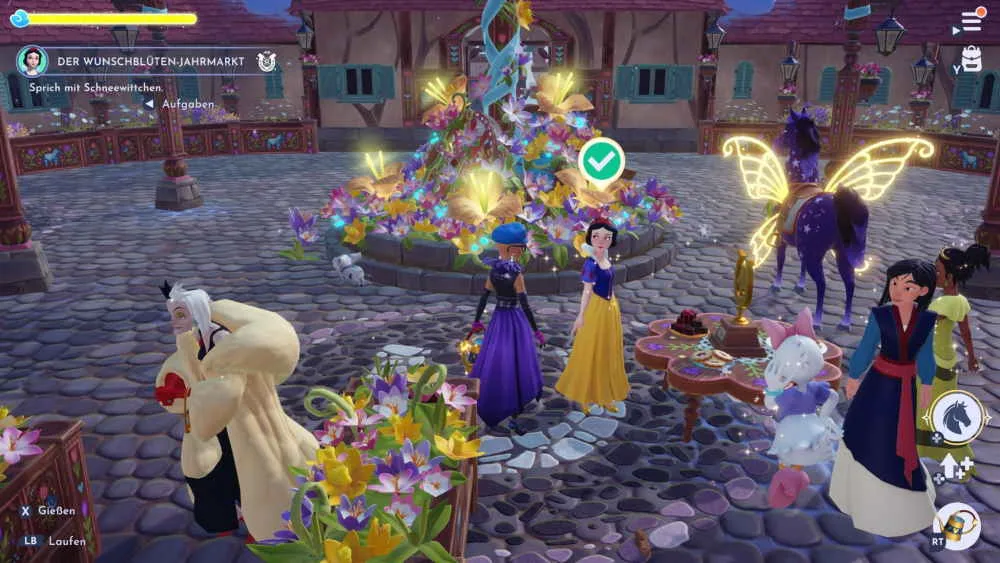Open the backpack inventory
The width and height of the screenshot is (1000, 563).
[970, 59]
